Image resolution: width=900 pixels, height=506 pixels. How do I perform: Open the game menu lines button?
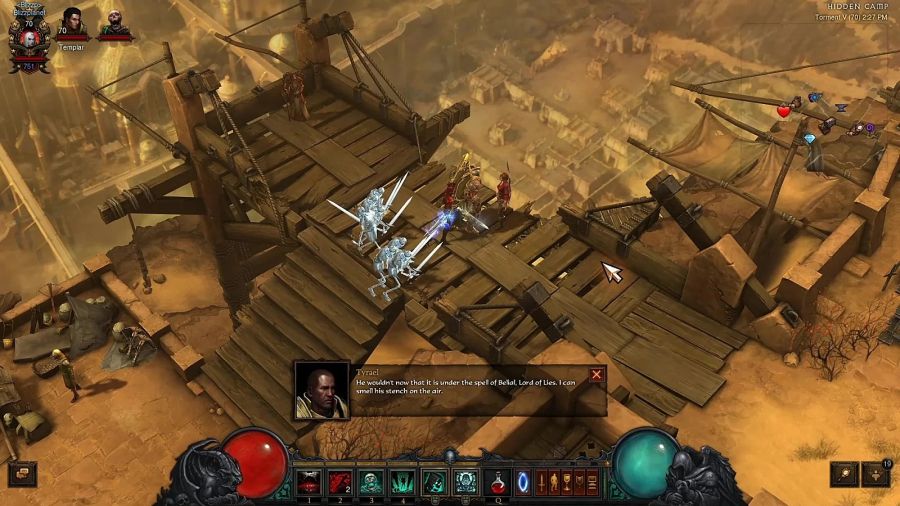(591, 481)
